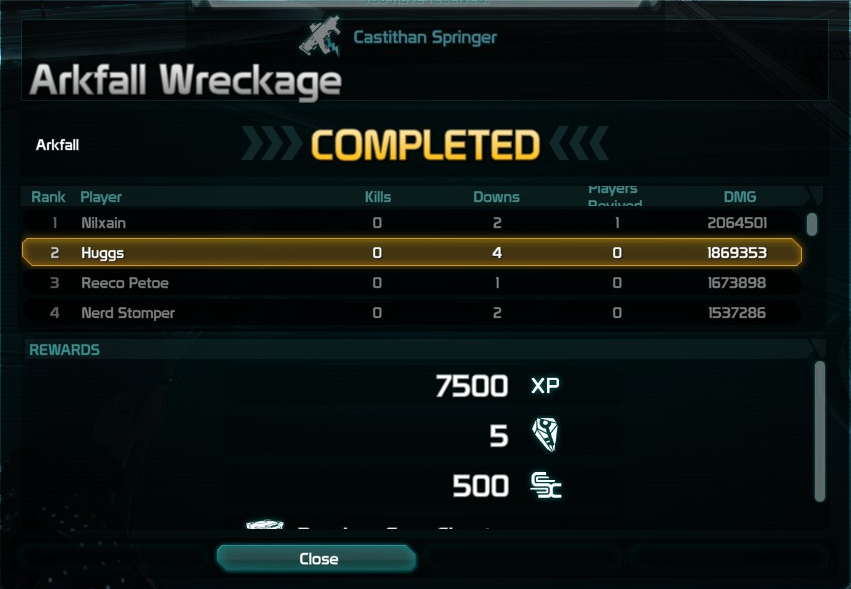The image size is (851, 589).
Task: Click the rewards list scrollbar
Action: click(820, 430)
